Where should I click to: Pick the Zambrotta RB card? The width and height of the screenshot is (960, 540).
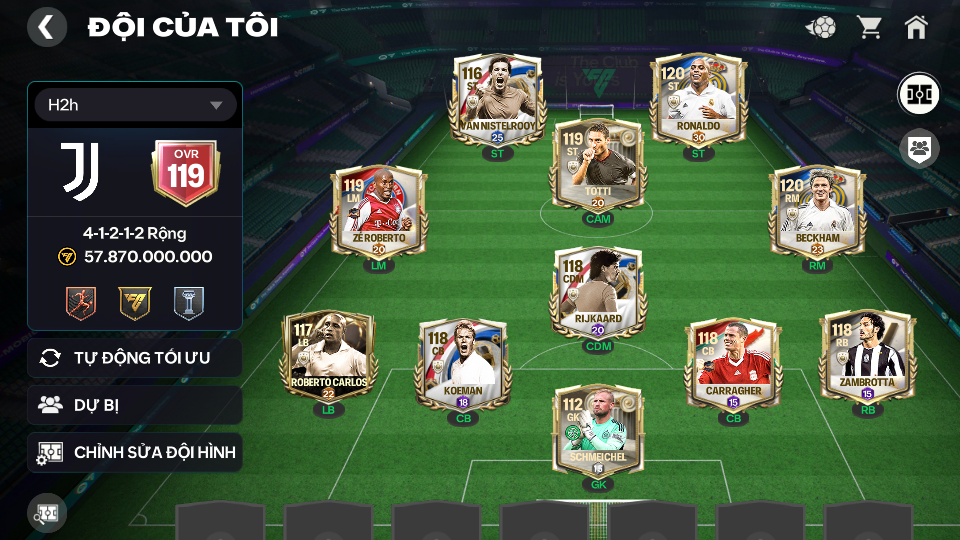click(x=867, y=357)
